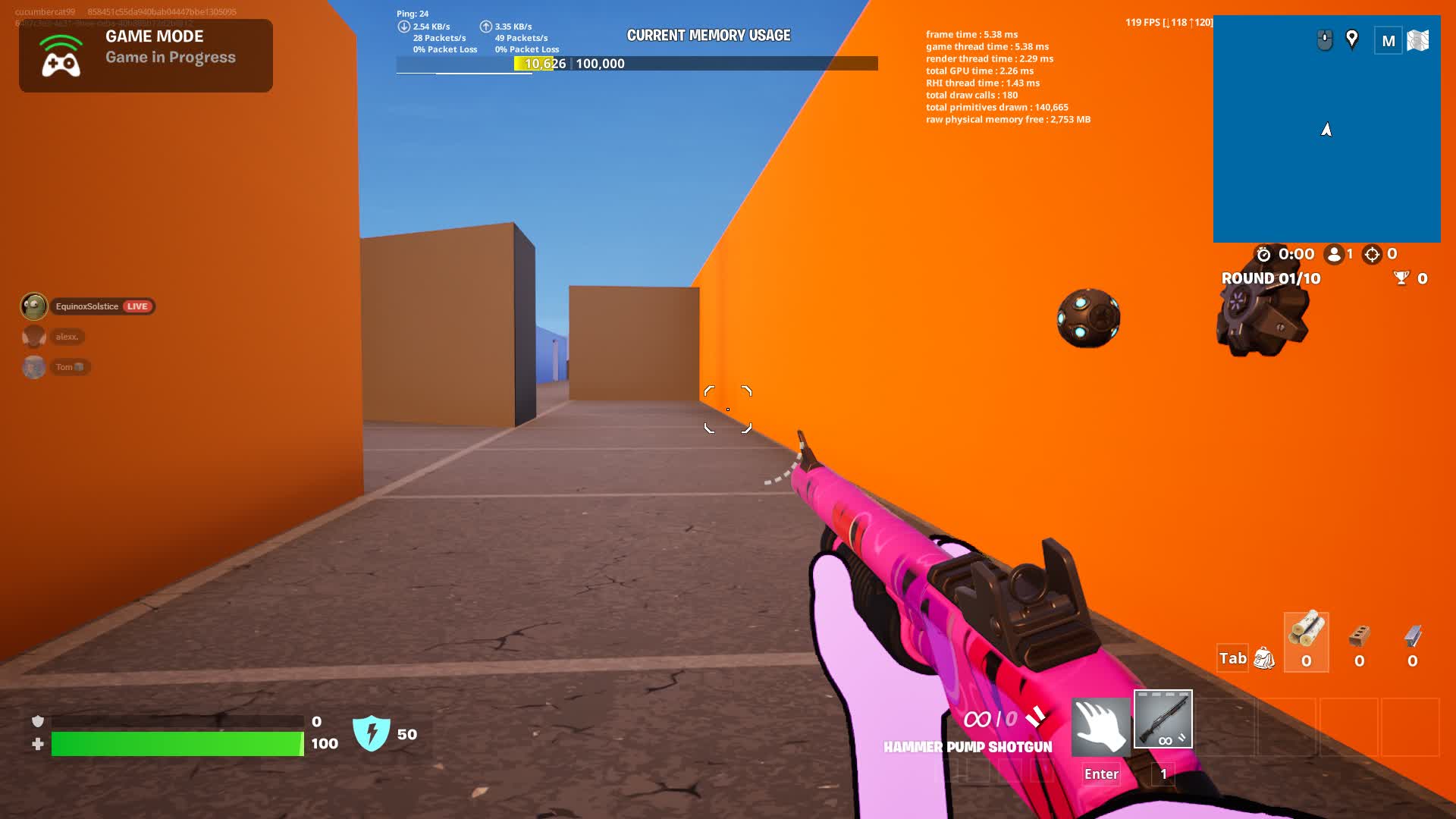Open the backpack icon next to Tab
The height and width of the screenshot is (819, 1456).
pyautogui.click(x=1263, y=660)
